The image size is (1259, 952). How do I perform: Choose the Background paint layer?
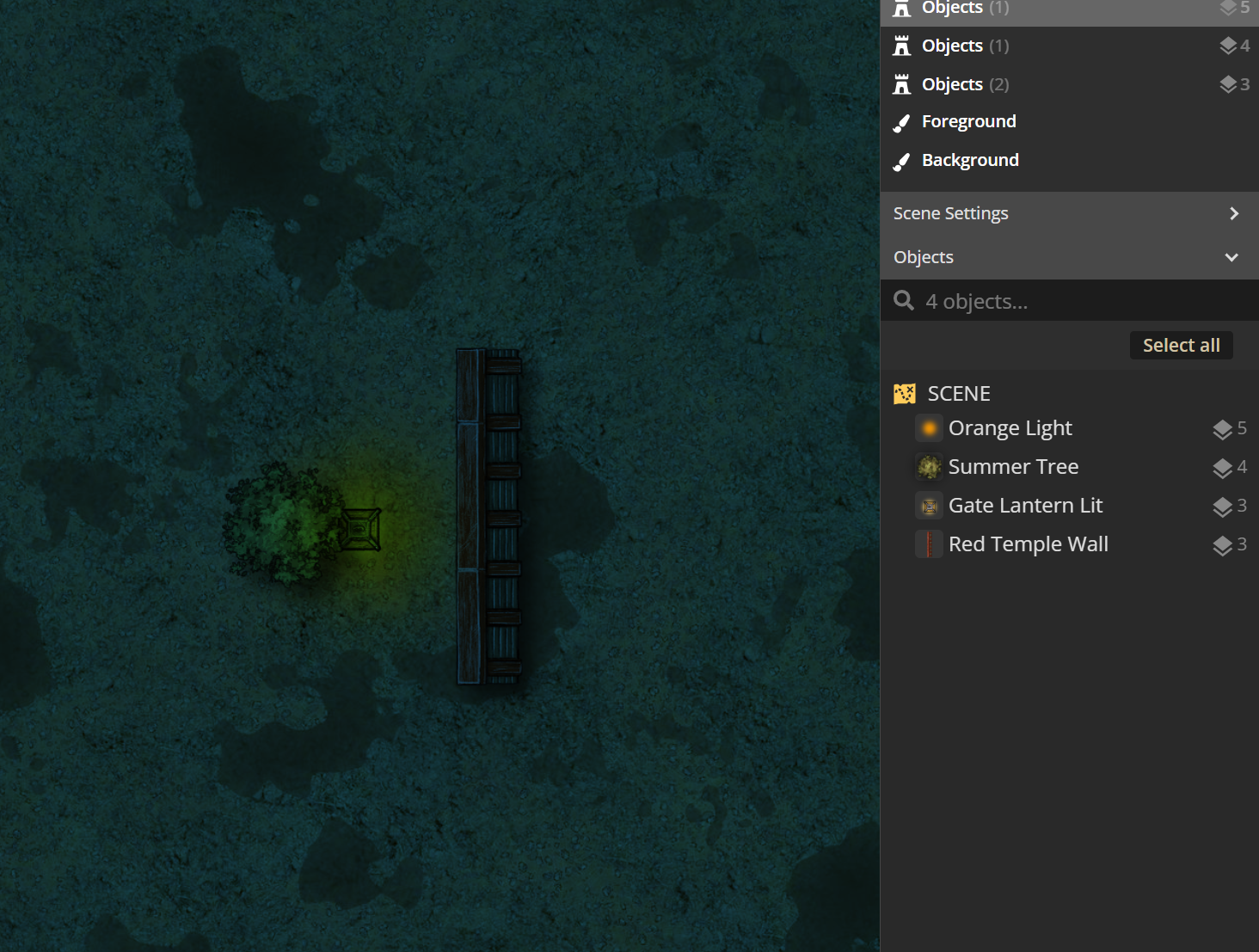point(969,161)
